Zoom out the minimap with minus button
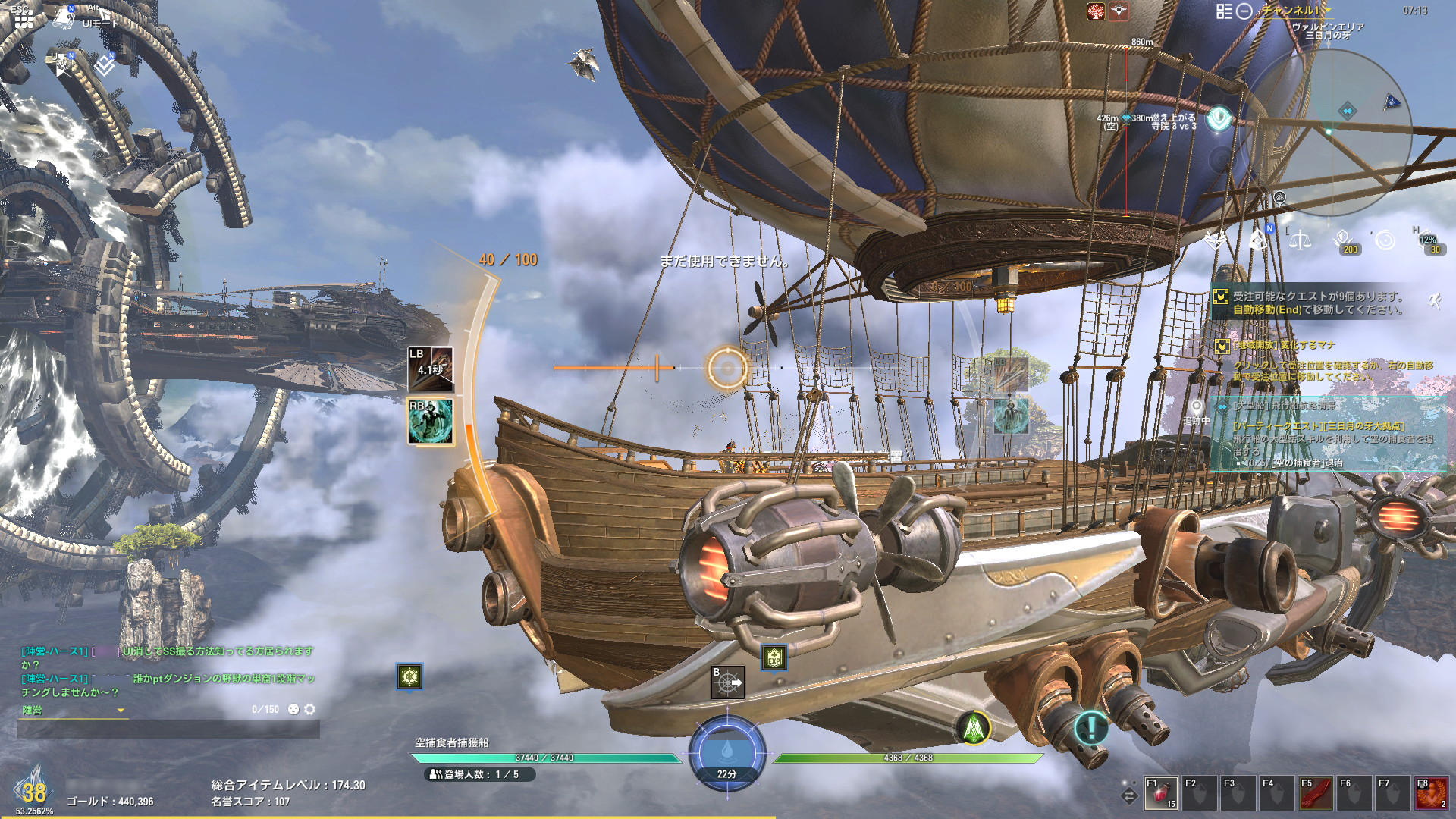Viewport: 1456px width, 819px height. coord(1244,11)
